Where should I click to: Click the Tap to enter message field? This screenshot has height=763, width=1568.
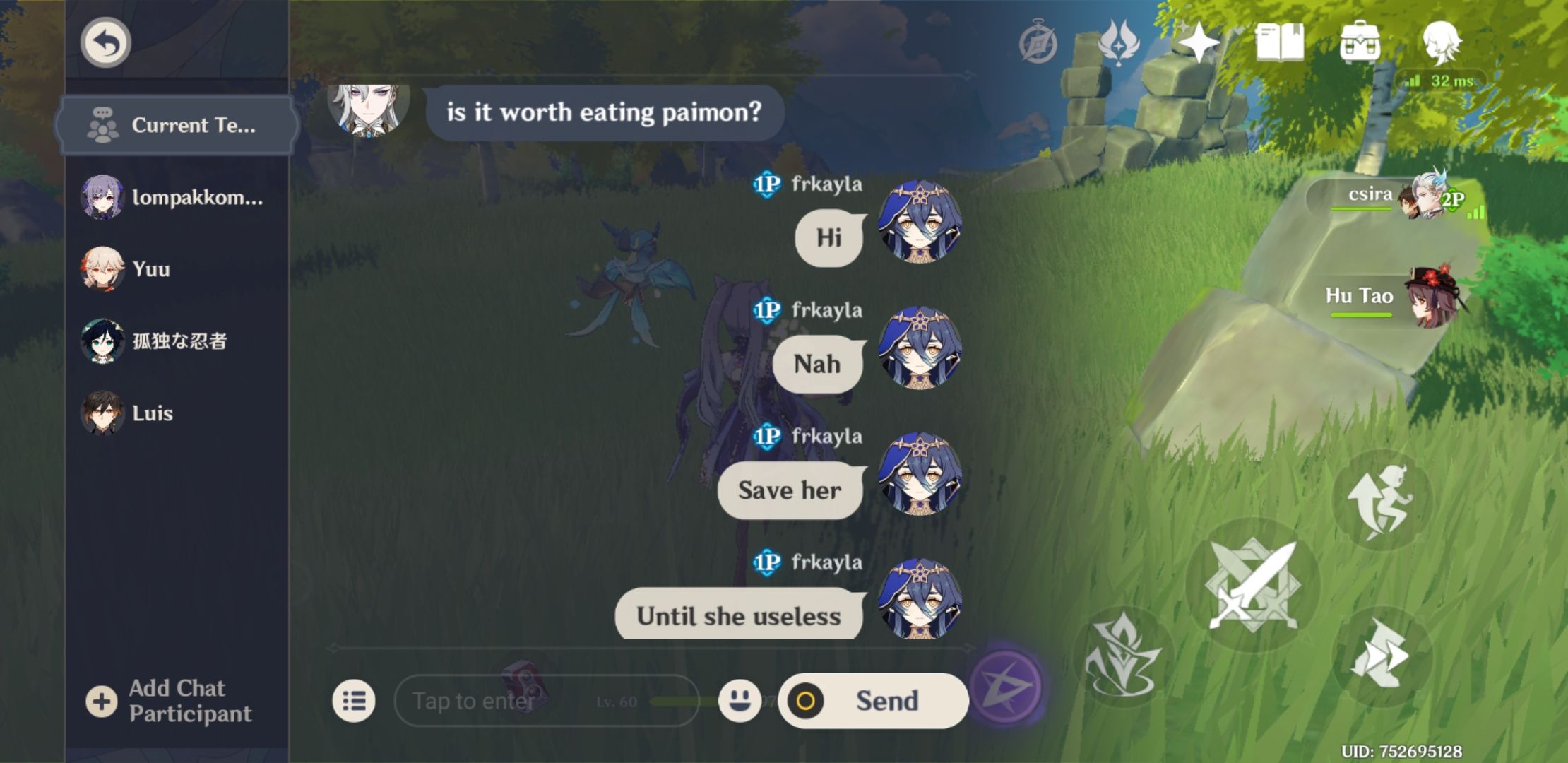(x=494, y=701)
